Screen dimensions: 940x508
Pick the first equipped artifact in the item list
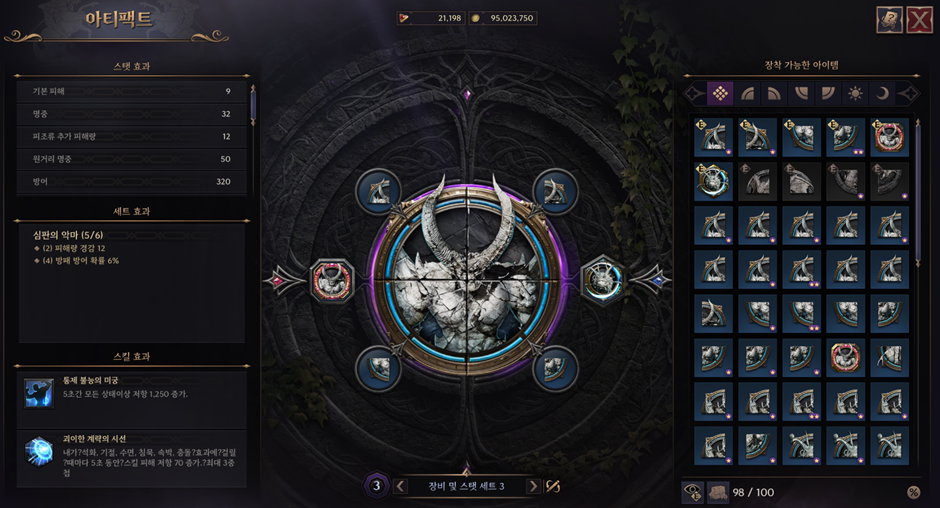[713, 138]
